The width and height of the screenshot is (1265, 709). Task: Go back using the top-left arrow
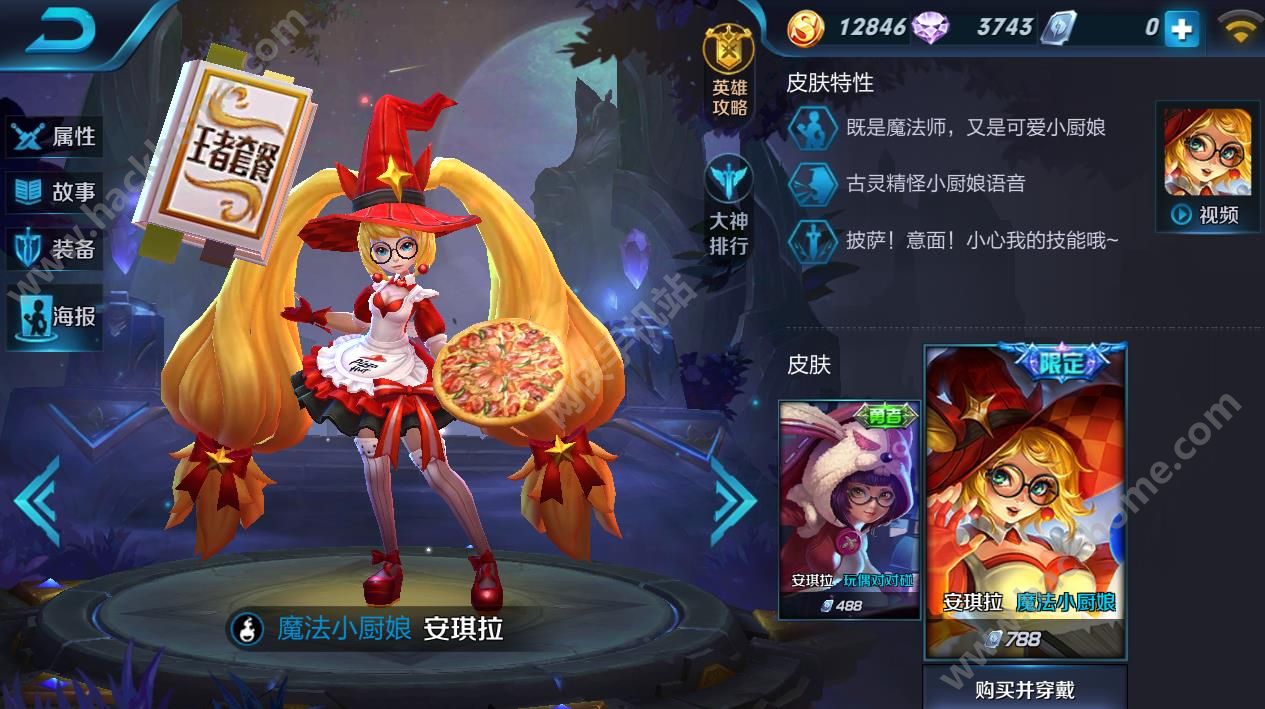tap(62, 34)
